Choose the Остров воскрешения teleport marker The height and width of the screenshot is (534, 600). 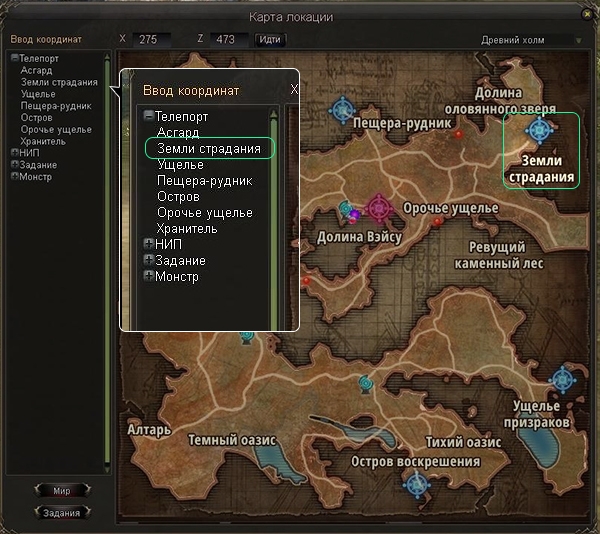point(416,485)
